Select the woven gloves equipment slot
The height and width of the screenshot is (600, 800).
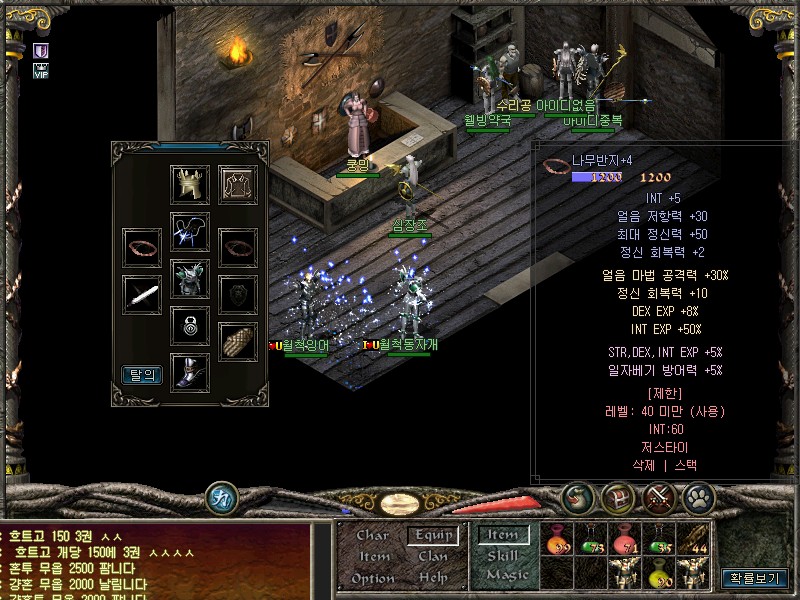(238, 341)
